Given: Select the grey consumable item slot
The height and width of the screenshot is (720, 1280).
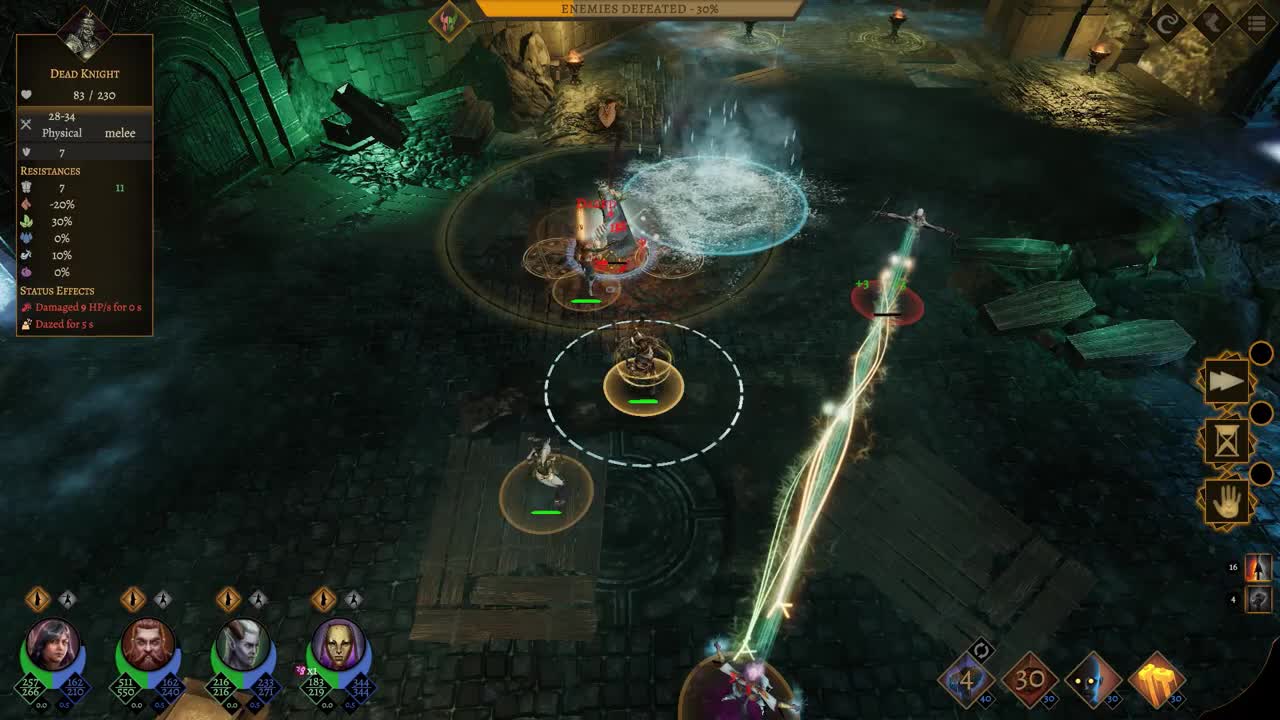Looking at the screenshot, I should [1258, 599].
